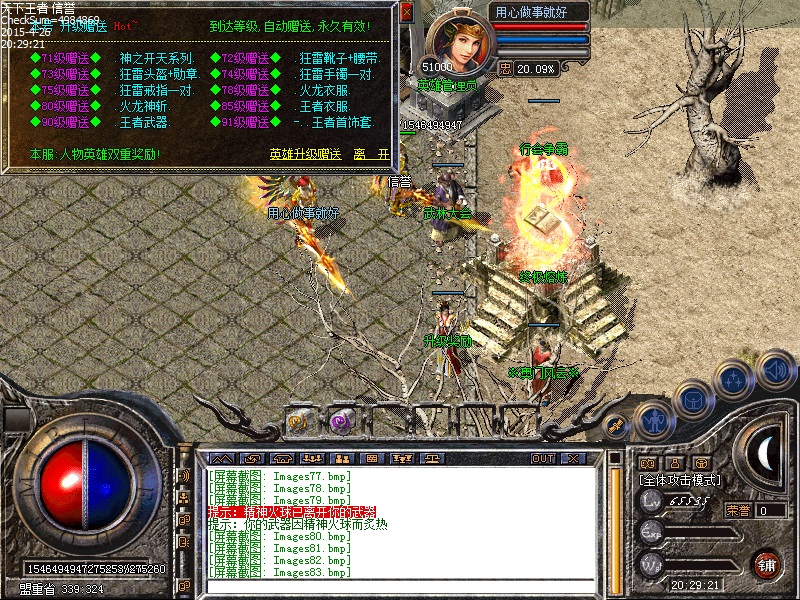Open the bag round button
Screen dimensions: 800x600
[x=693, y=399]
